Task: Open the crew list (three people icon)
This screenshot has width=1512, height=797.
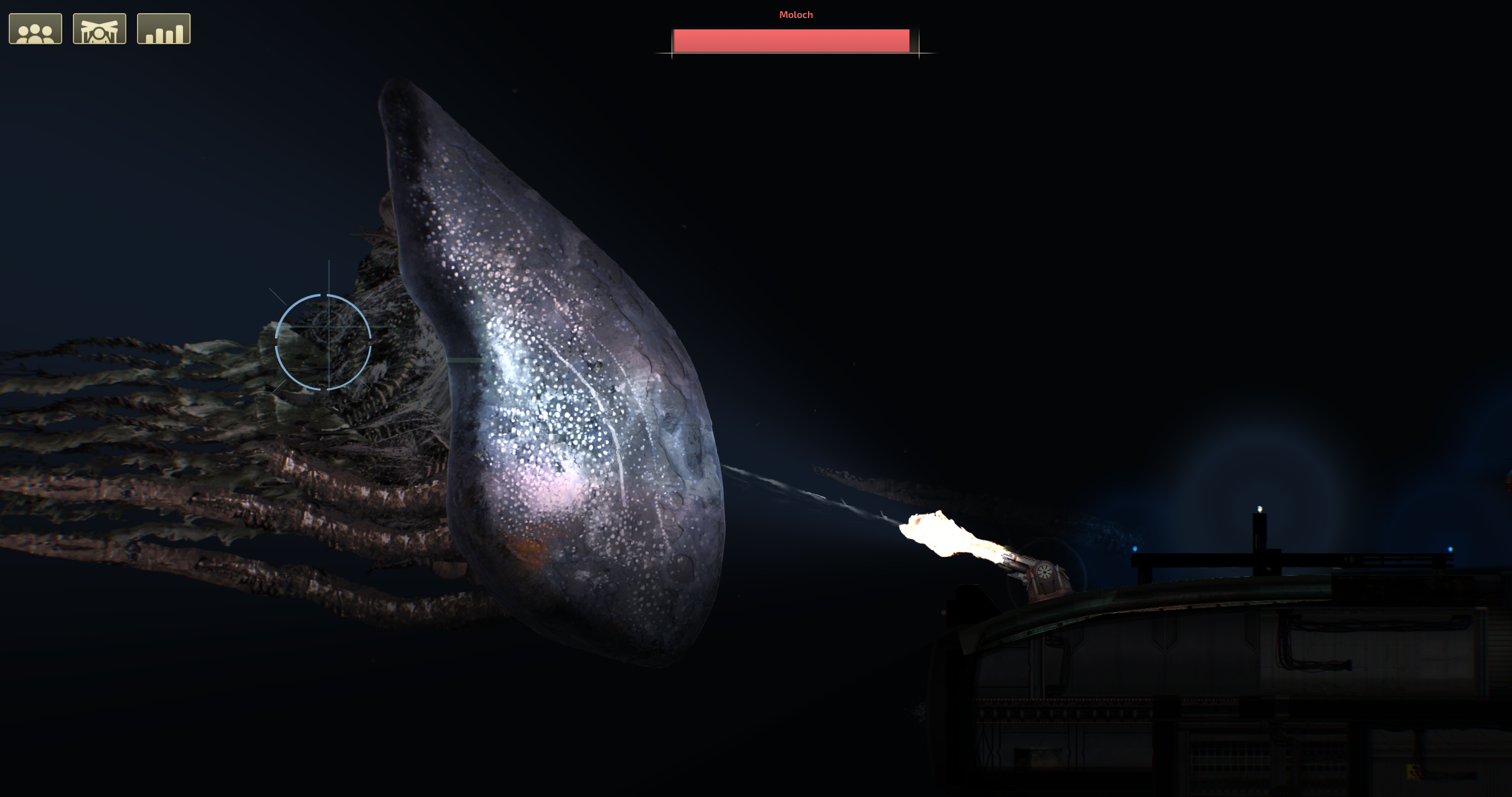Action: (x=35, y=29)
